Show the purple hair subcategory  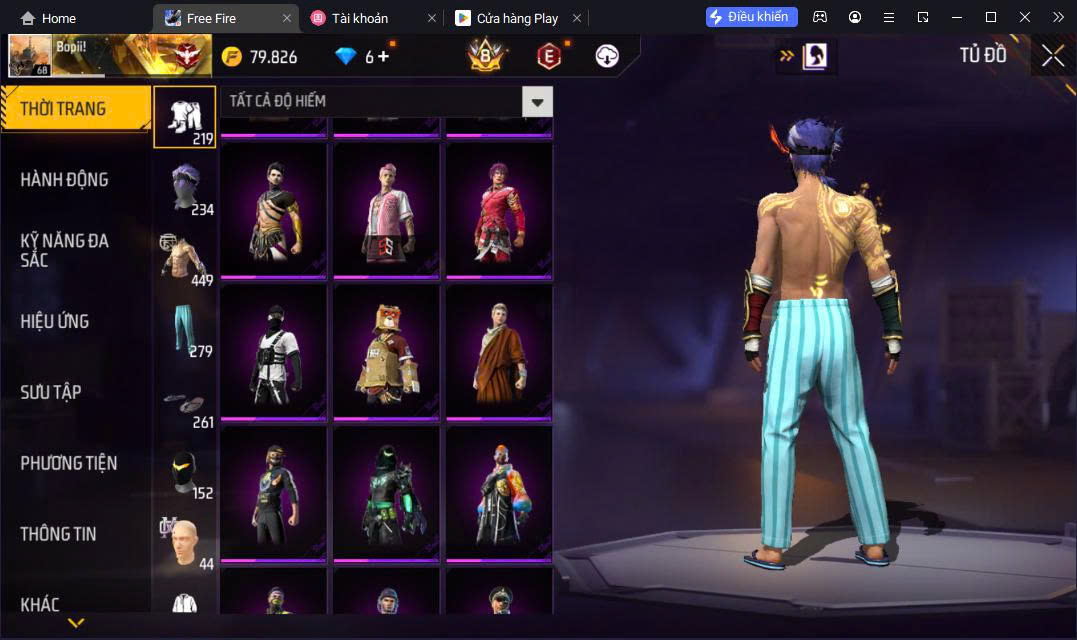pos(185,188)
